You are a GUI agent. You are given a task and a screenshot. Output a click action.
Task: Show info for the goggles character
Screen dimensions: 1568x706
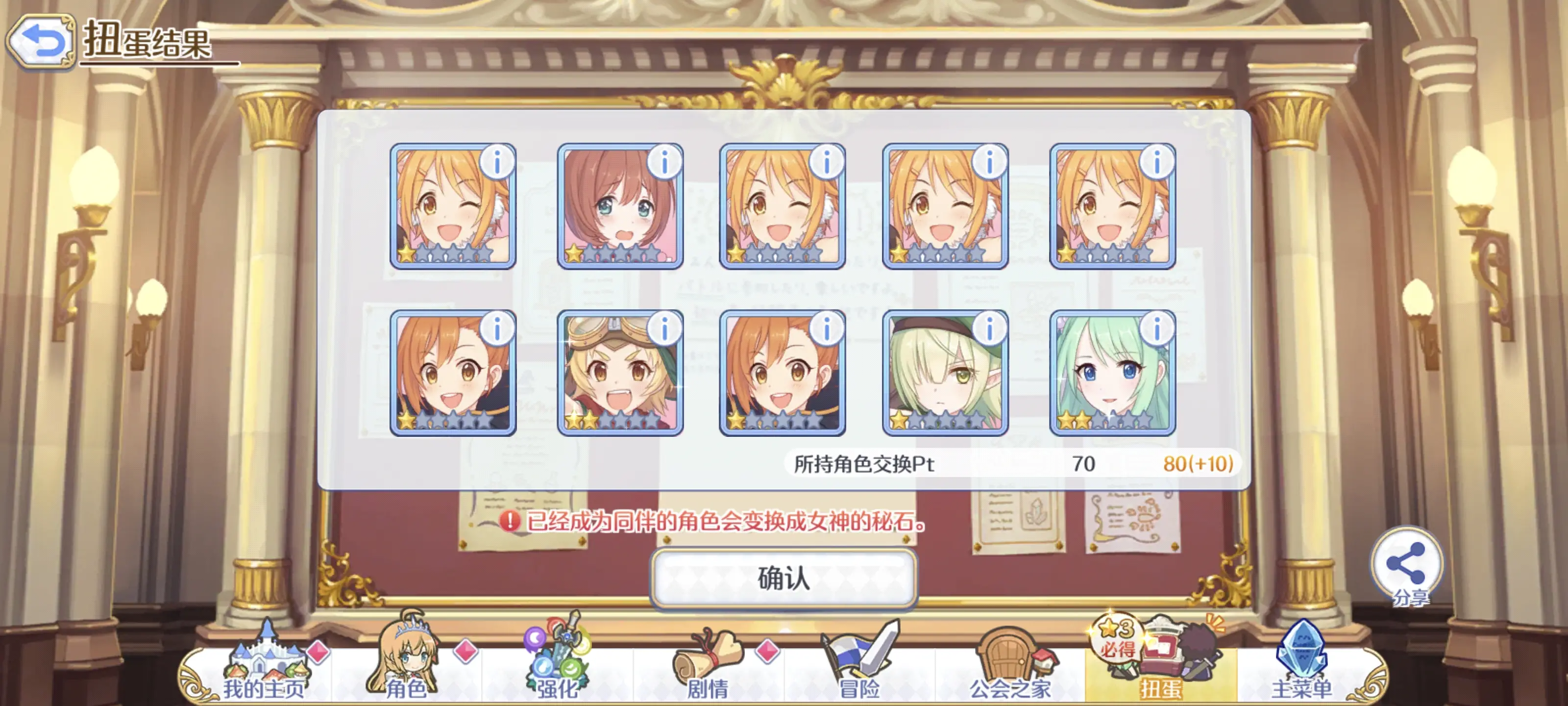coord(664,329)
